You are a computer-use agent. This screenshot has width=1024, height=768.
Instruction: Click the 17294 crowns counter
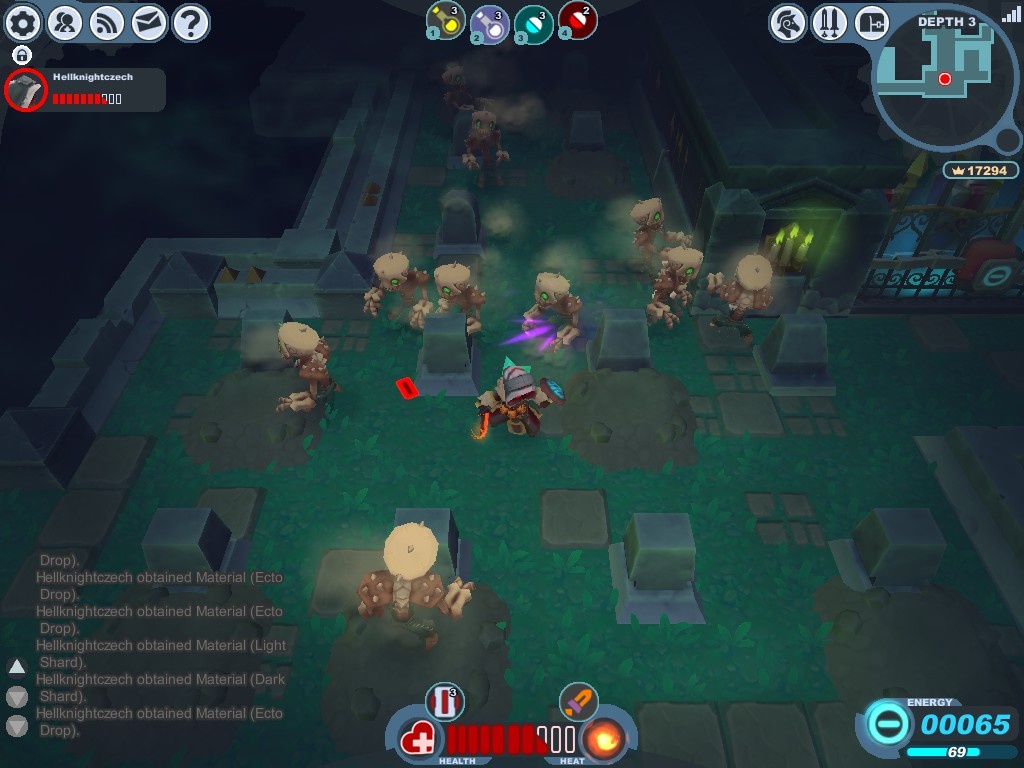pyautogui.click(x=980, y=171)
